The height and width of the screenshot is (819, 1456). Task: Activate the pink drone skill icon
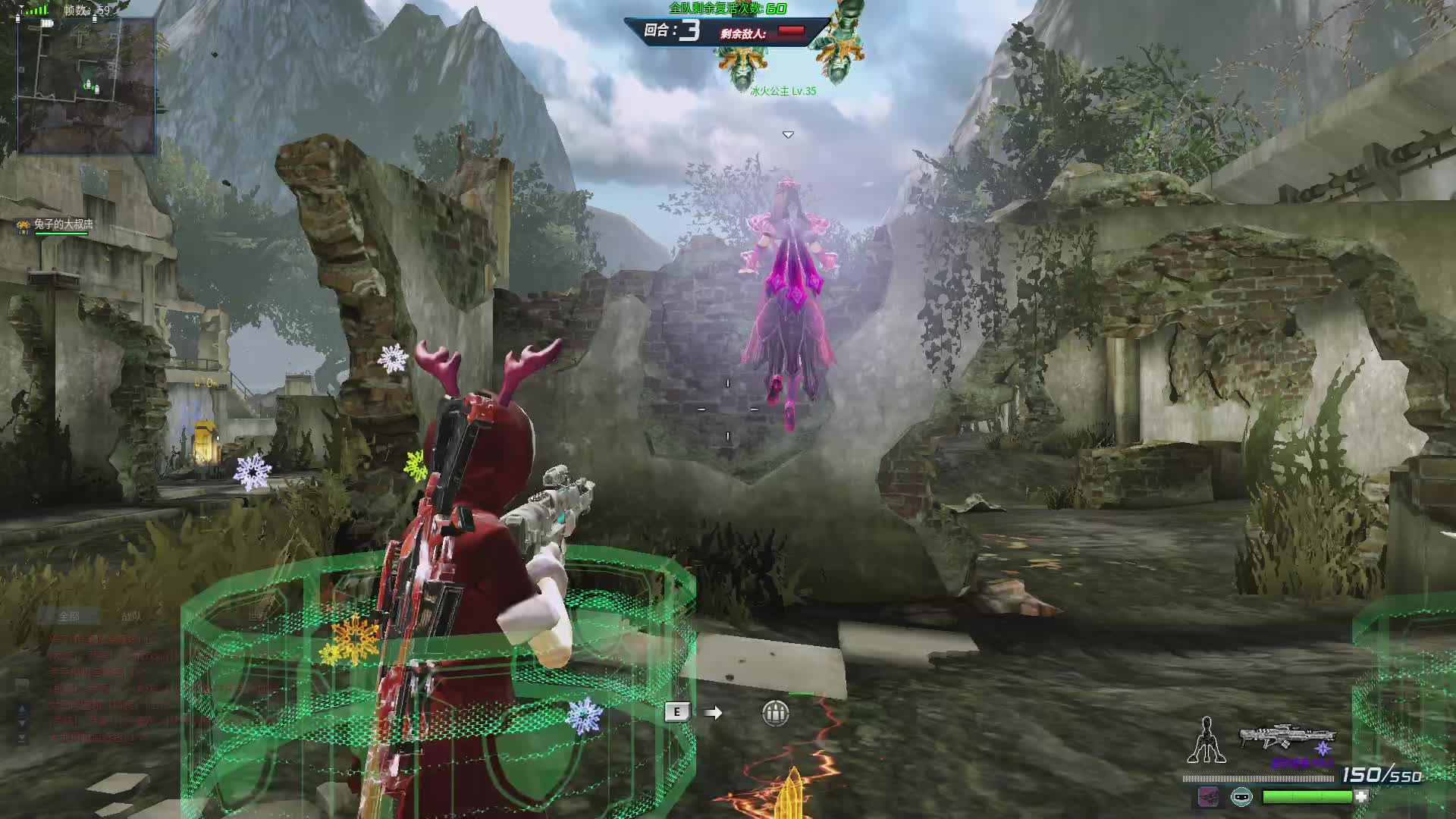click(1208, 796)
